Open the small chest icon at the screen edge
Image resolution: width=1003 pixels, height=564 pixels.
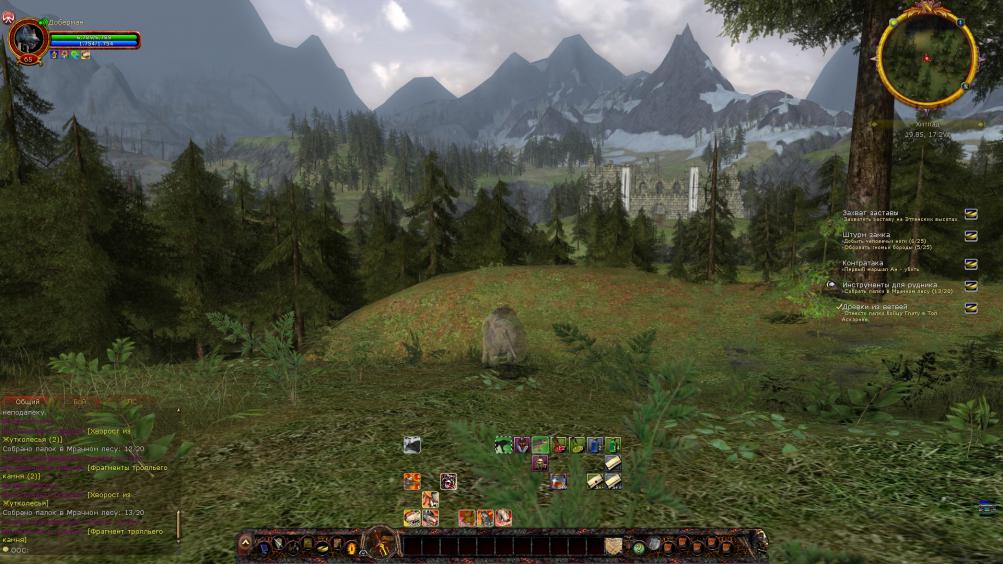pyautogui.click(x=987, y=507)
